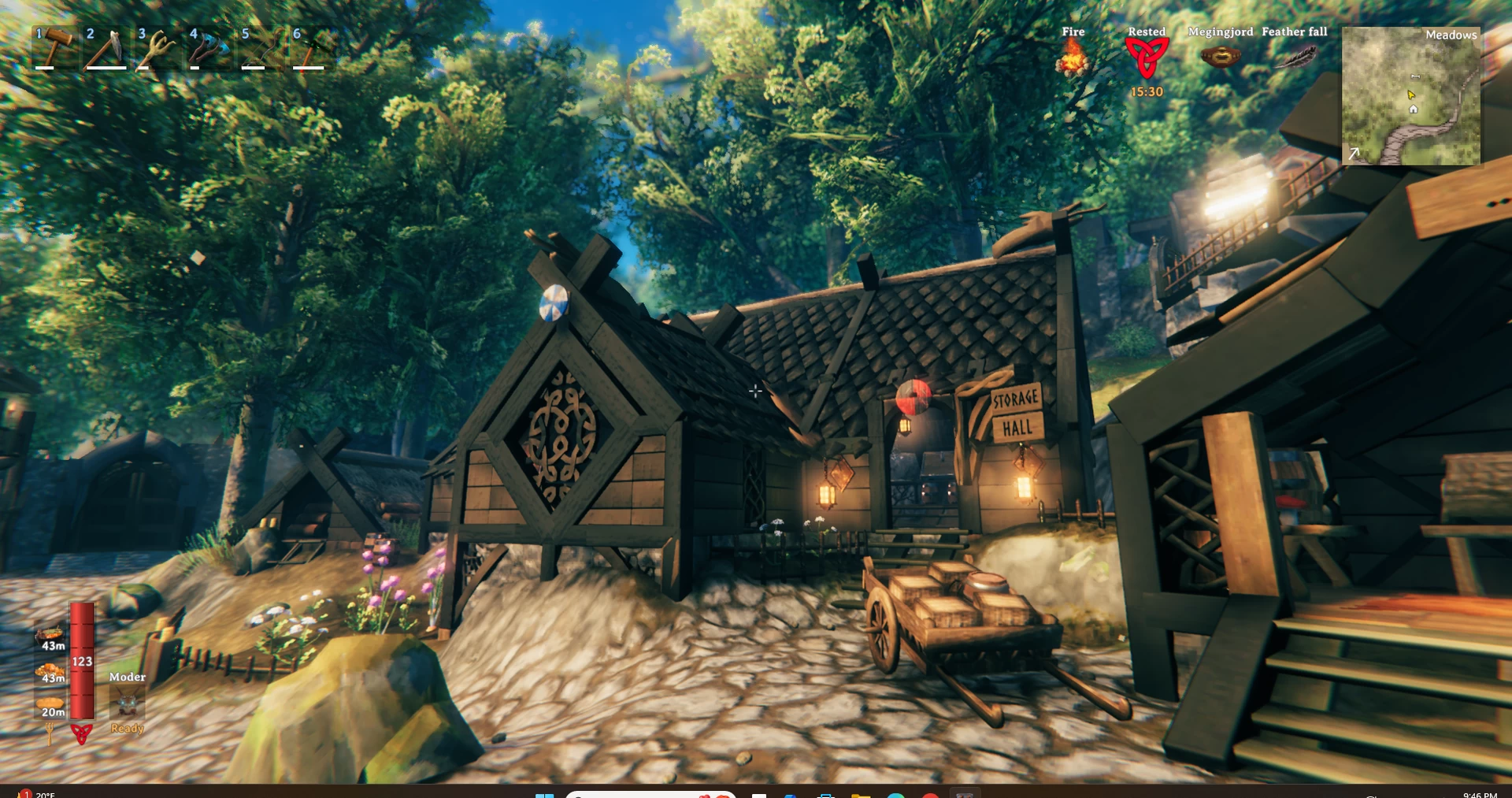Click the Fire status effect icon
Image resolution: width=1512 pixels, height=798 pixels.
pyautogui.click(x=1073, y=57)
